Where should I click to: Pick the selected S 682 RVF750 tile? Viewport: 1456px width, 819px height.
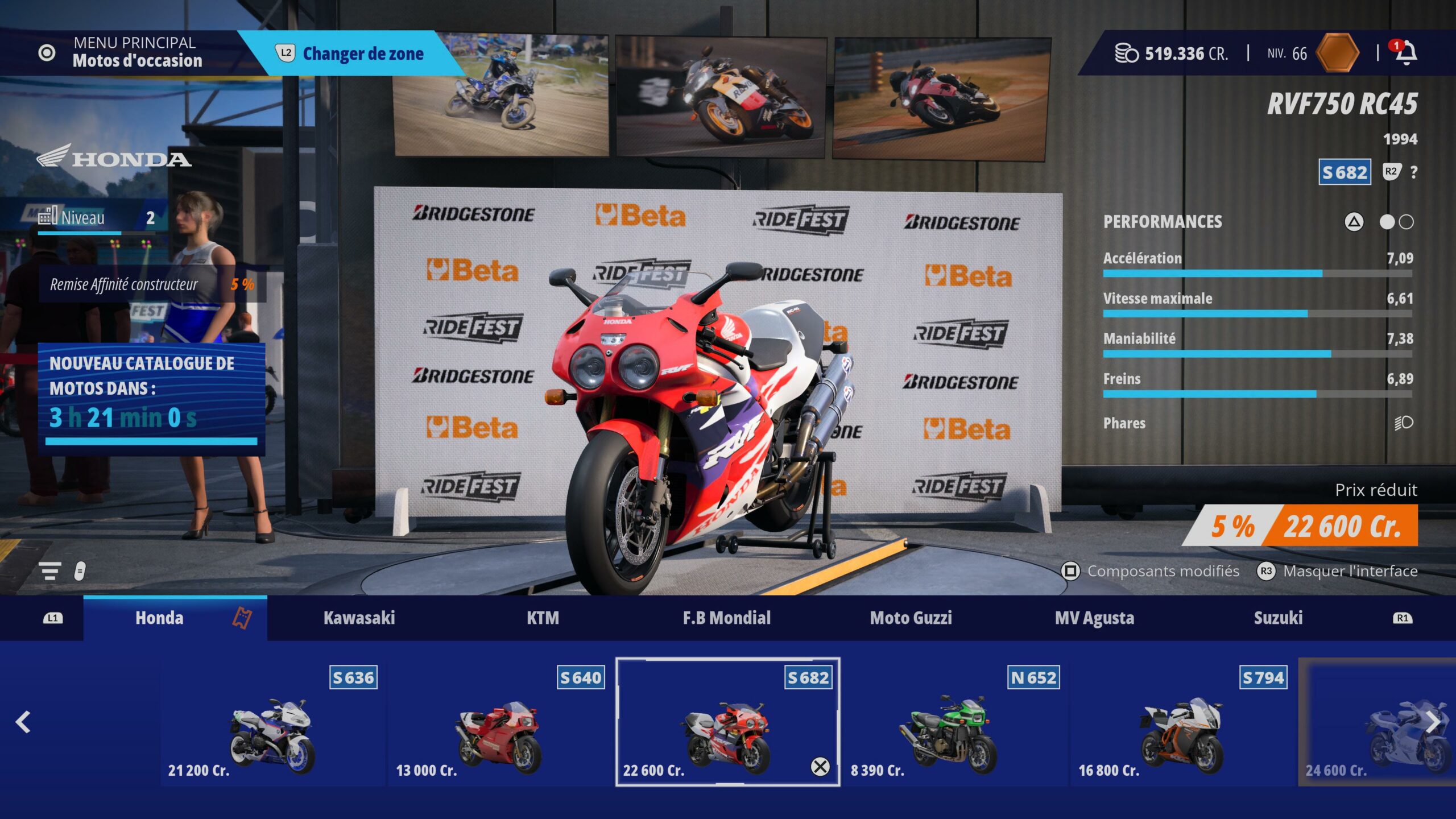click(x=727, y=722)
